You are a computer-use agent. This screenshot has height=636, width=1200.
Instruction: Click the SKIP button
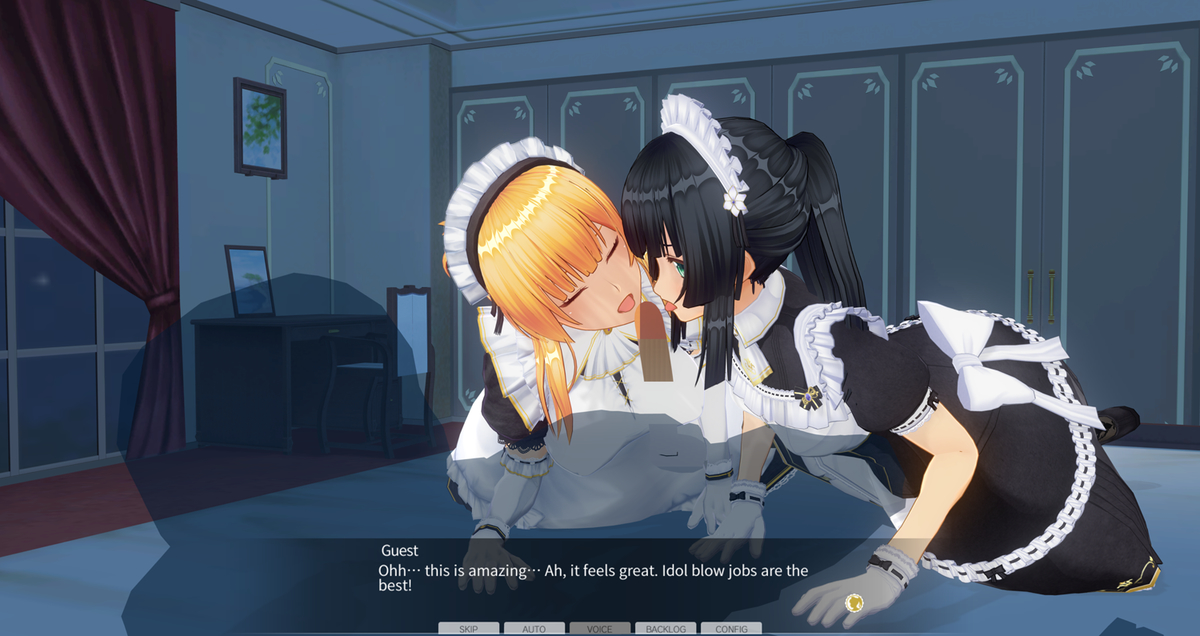click(468, 629)
